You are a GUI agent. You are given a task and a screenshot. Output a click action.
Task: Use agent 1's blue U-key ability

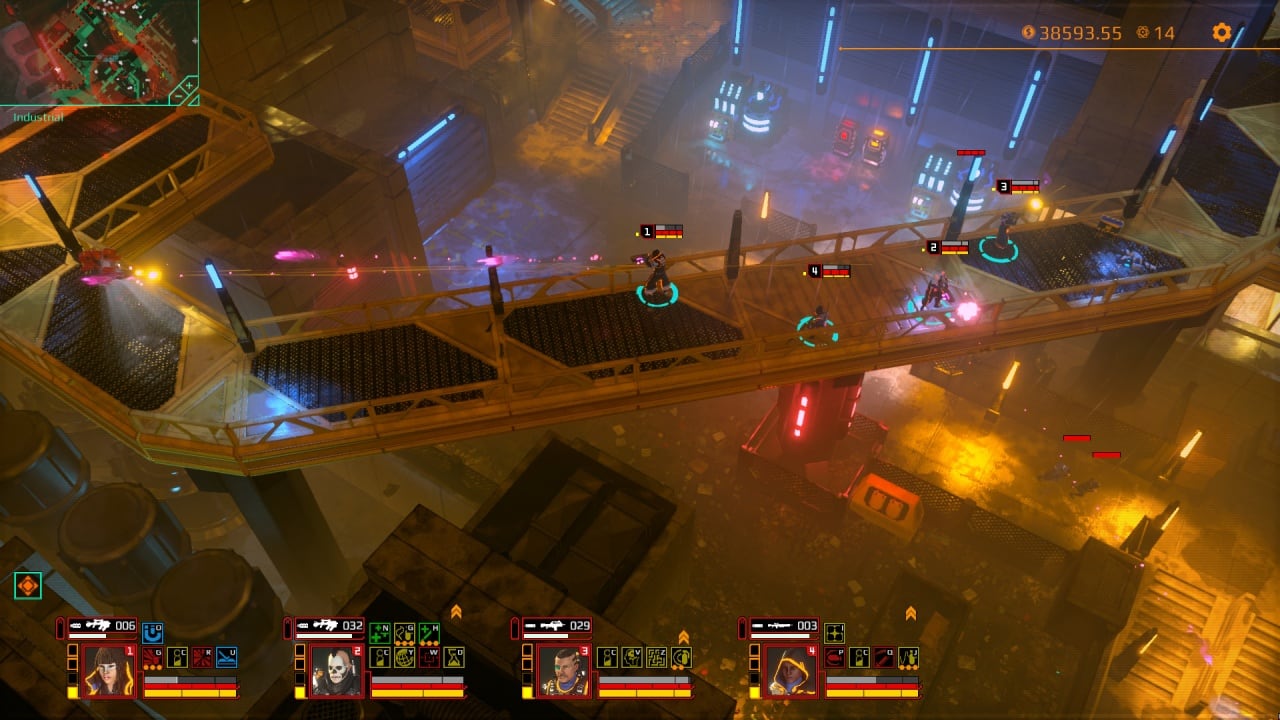point(226,657)
